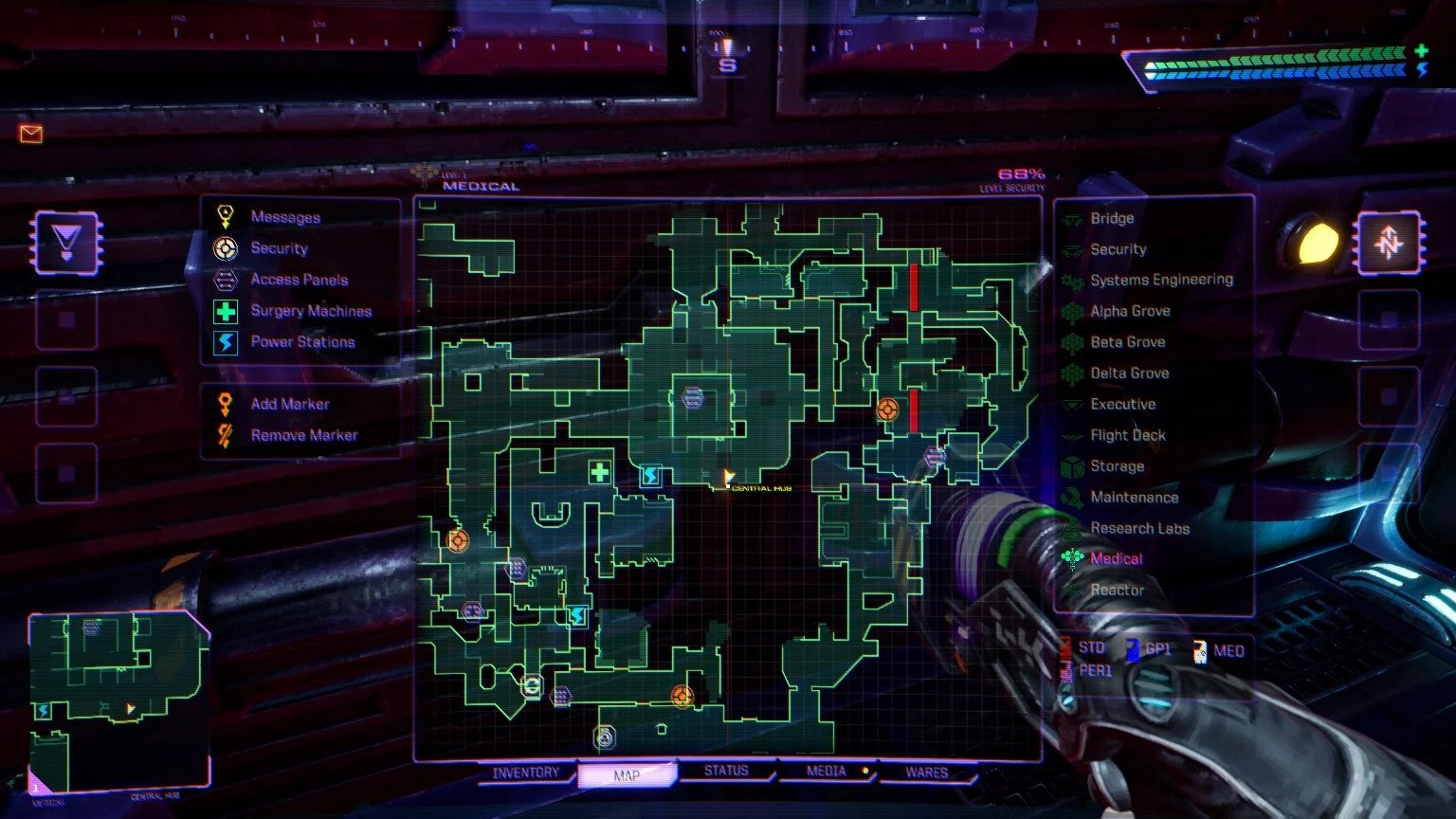The width and height of the screenshot is (1456, 819).
Task: Open the Status tab
Action: pos(725,771)
